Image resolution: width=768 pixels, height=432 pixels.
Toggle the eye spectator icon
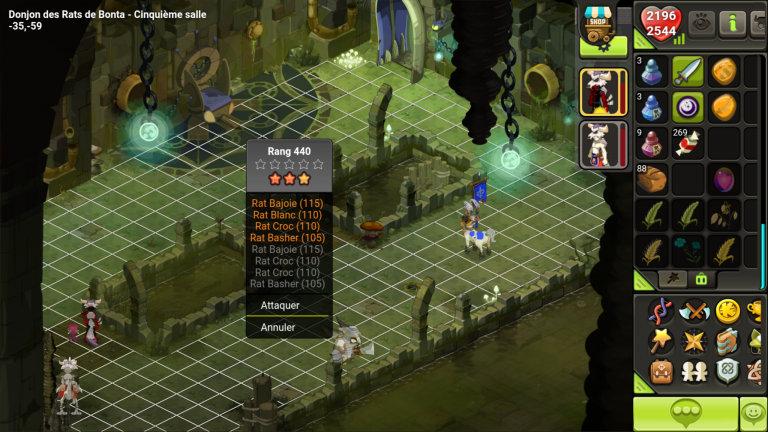click(x=701, y=22)
